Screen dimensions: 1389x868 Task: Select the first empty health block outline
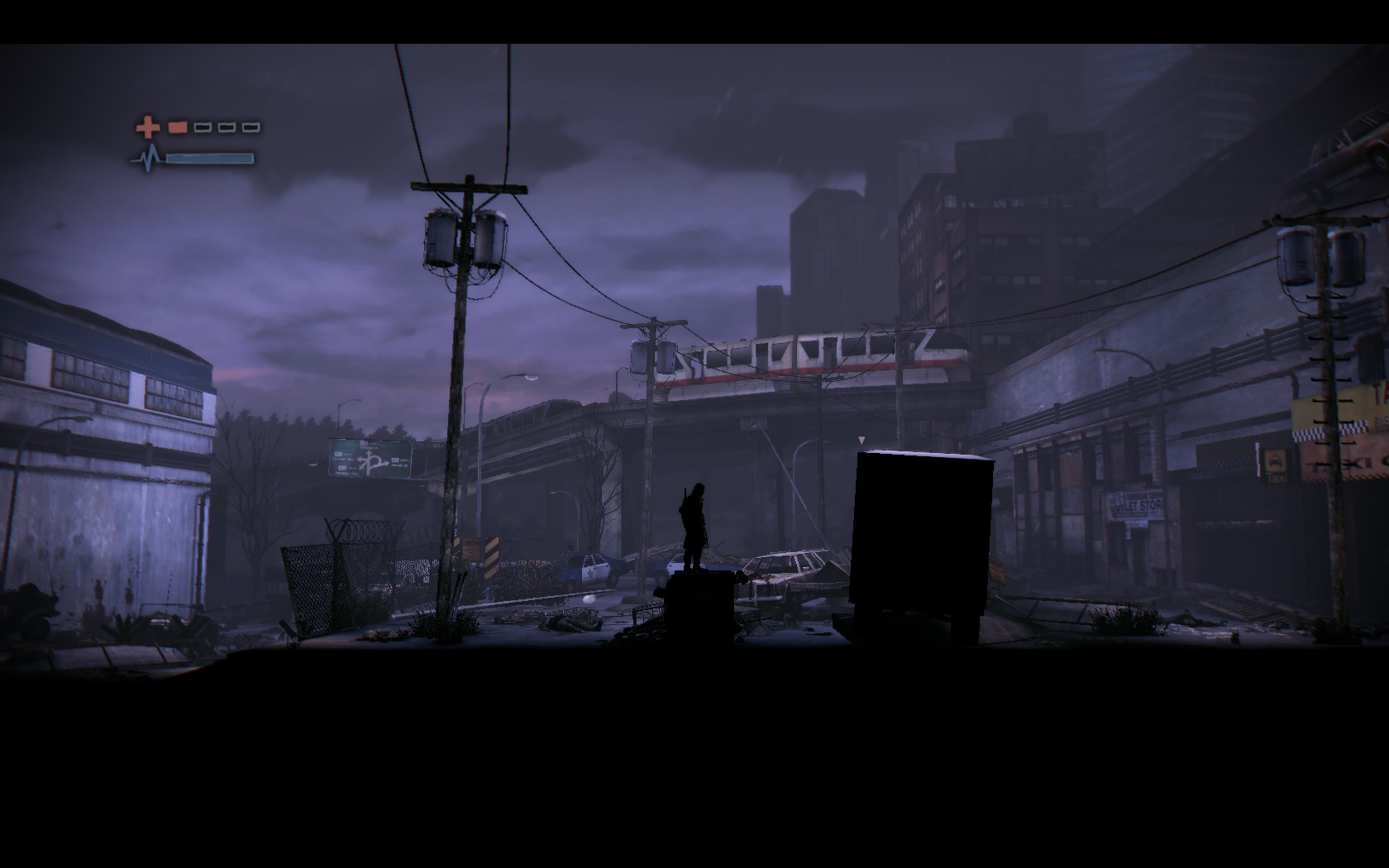coord(203,127)
